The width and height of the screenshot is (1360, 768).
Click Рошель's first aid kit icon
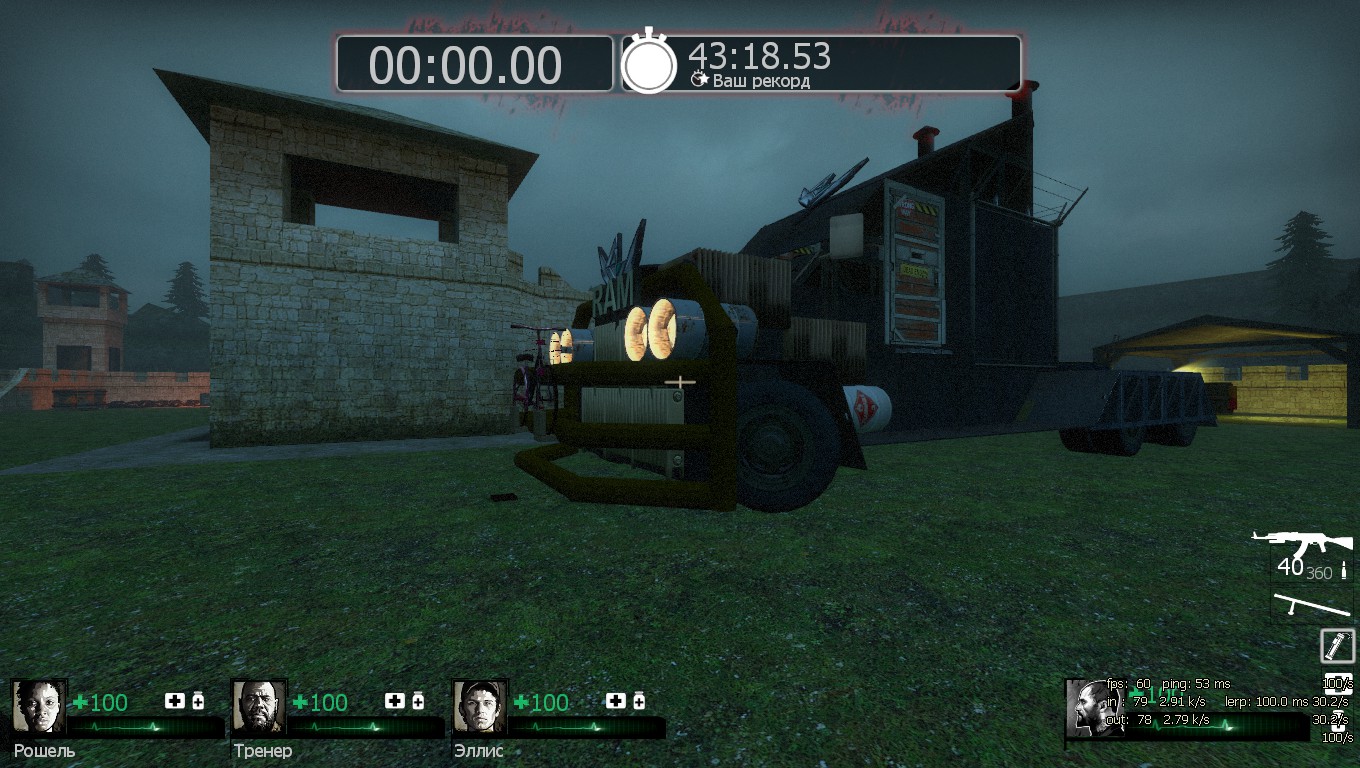175,701
